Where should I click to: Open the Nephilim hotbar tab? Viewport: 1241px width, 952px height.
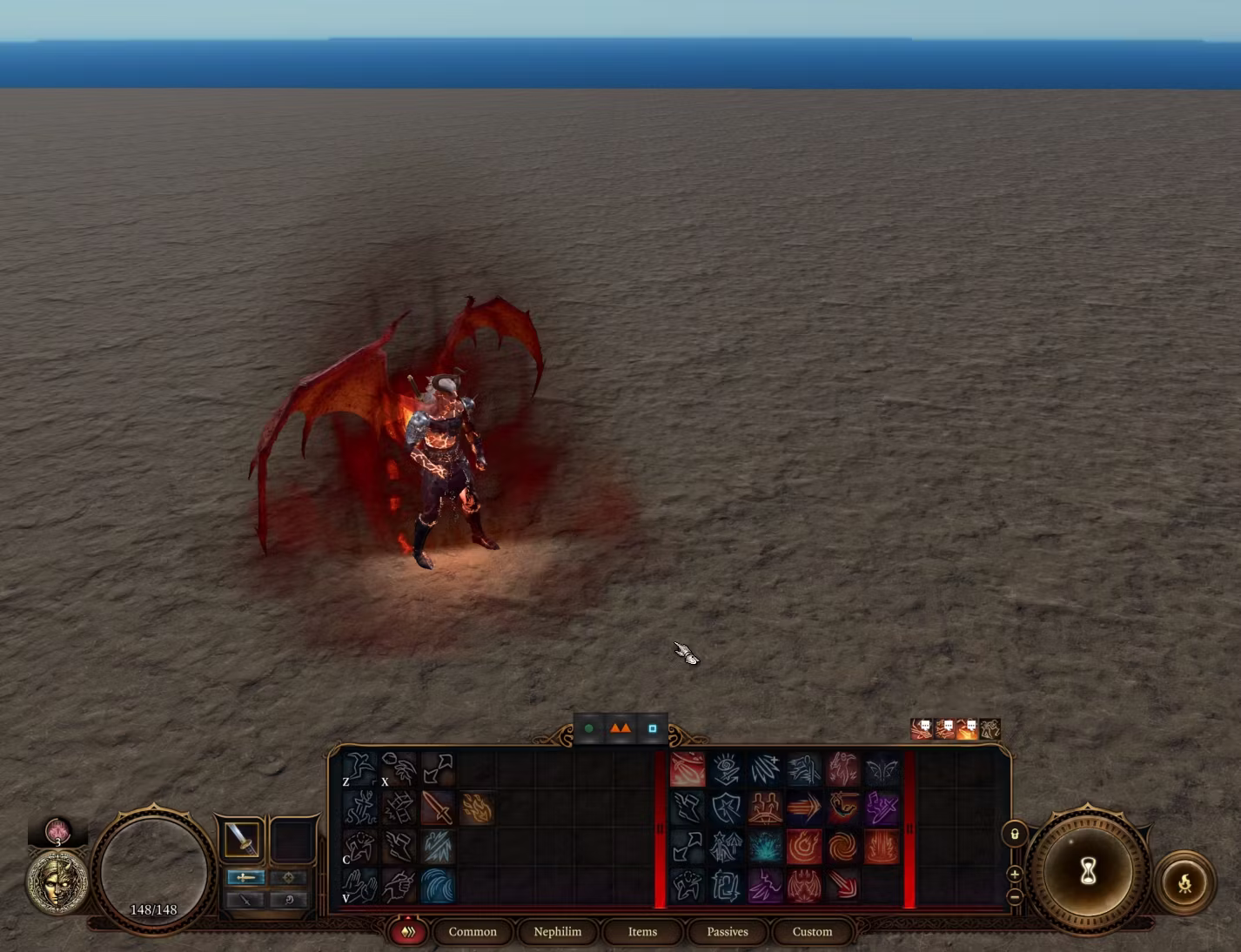[x=557, y=931]
